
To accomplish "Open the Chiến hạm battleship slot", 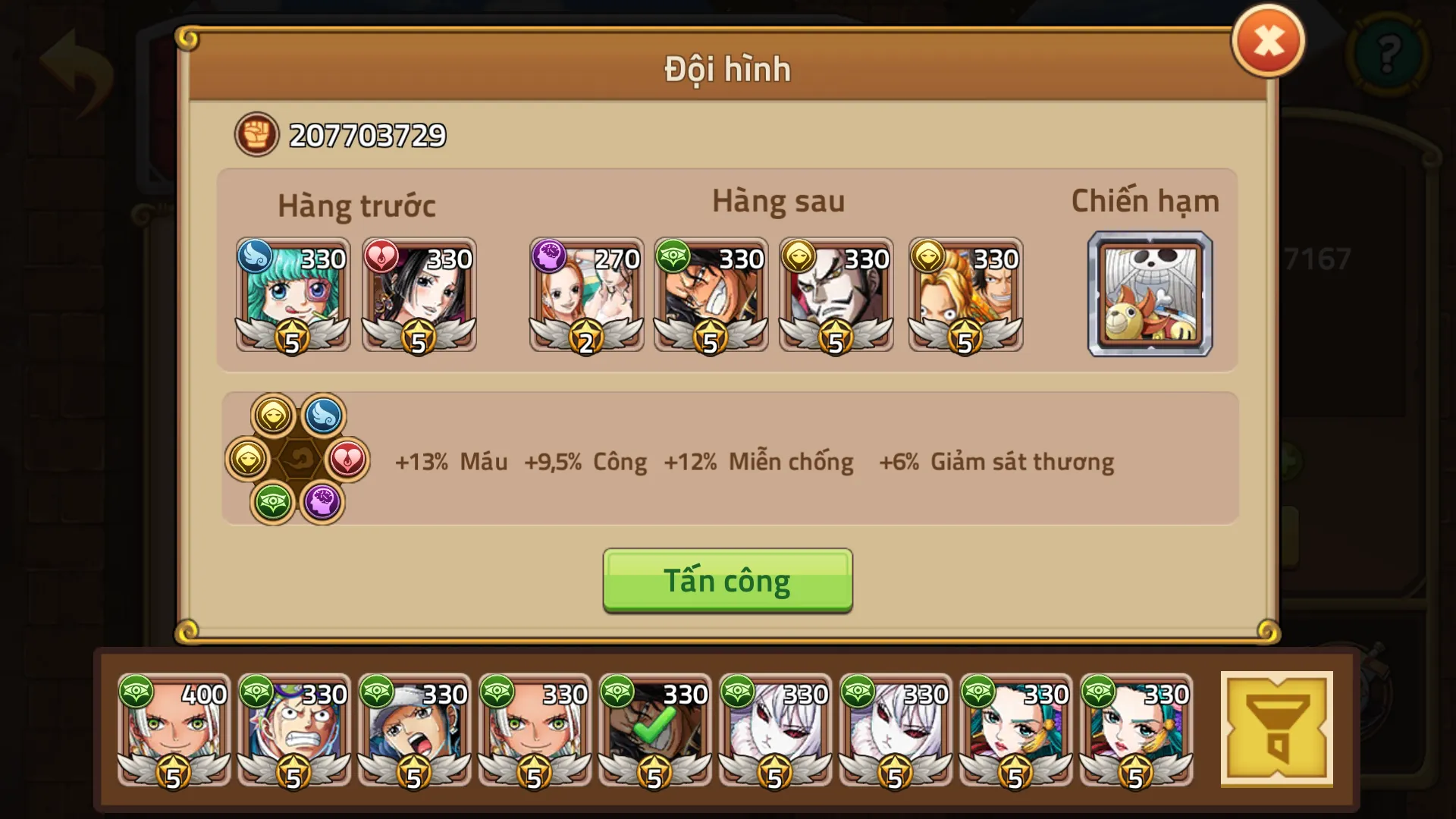I will pyautogui.click(x=1150, y=295).
